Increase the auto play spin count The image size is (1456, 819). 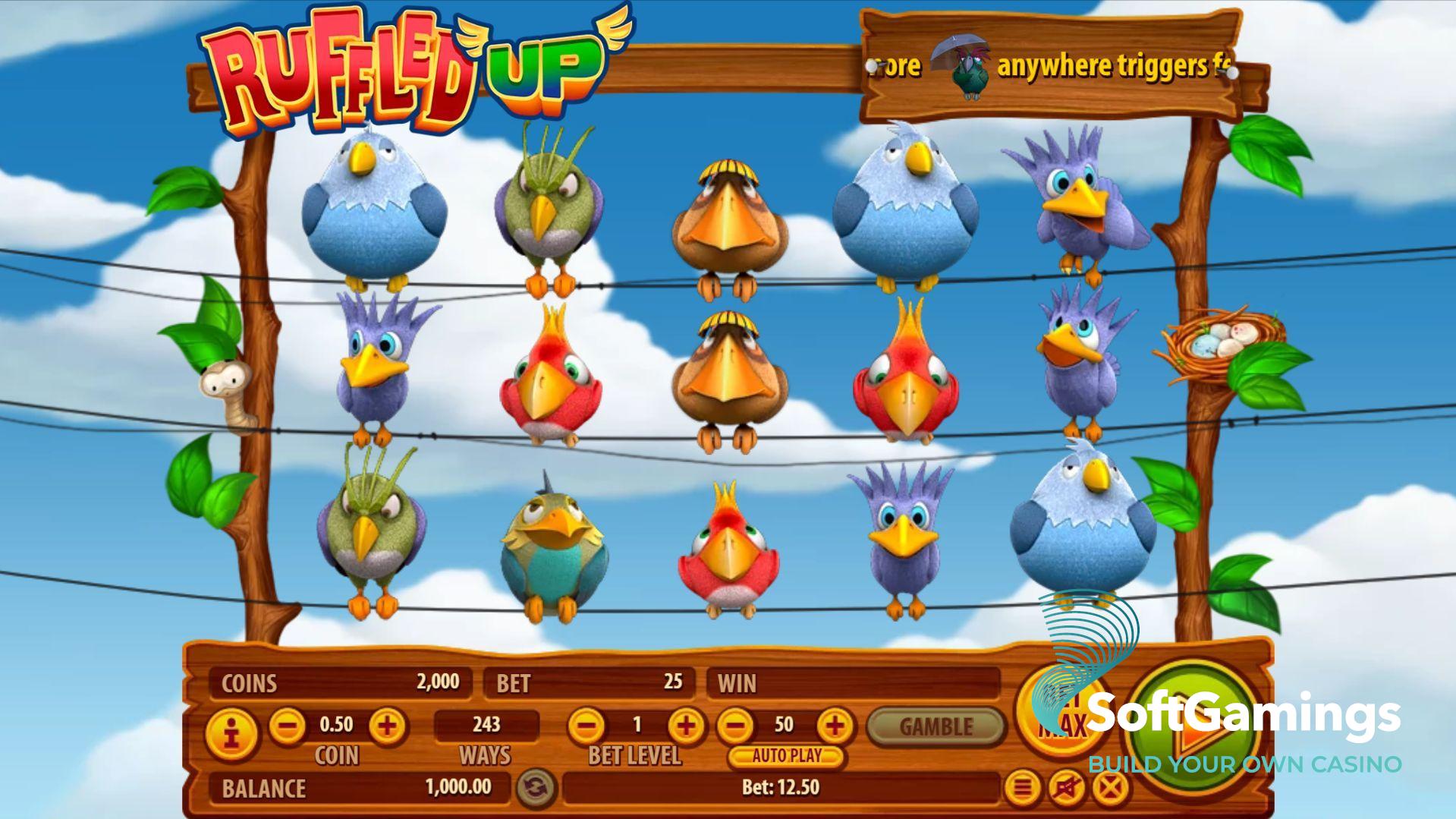click(x=835, y=726)
